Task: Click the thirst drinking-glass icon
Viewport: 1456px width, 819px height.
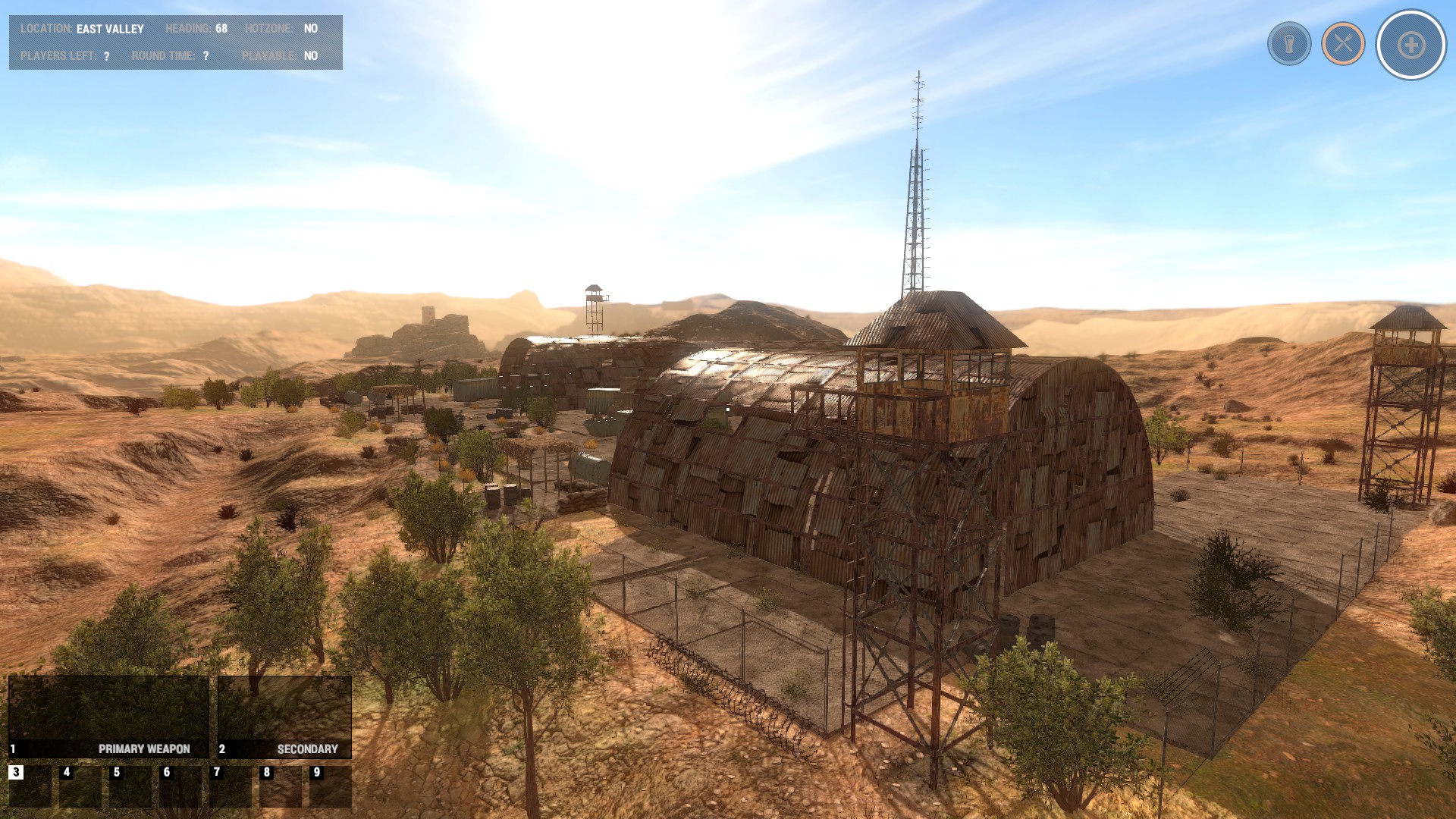Action: (x=1289, y=44)
